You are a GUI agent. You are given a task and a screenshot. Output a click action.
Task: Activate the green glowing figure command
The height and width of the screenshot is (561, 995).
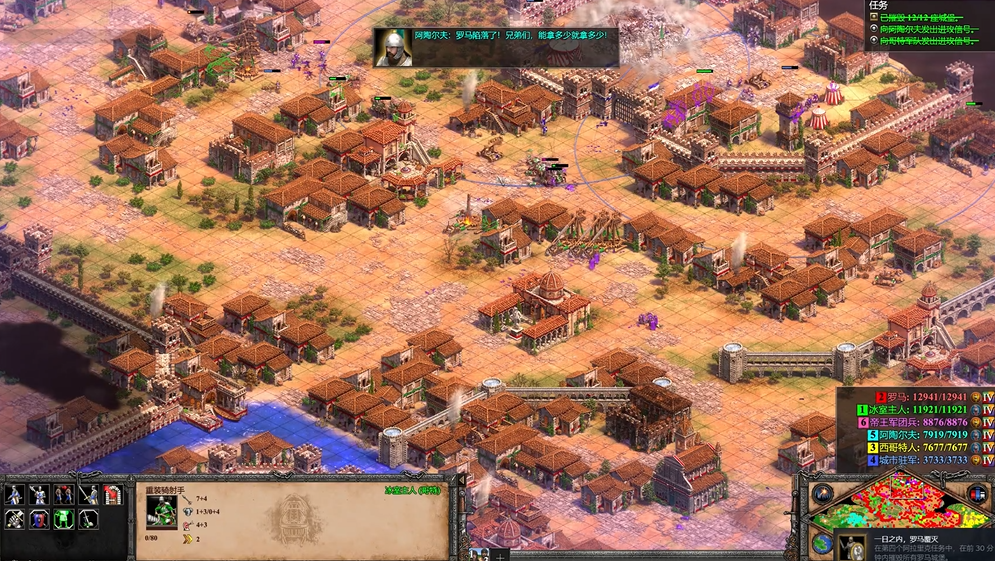(63, 519)
